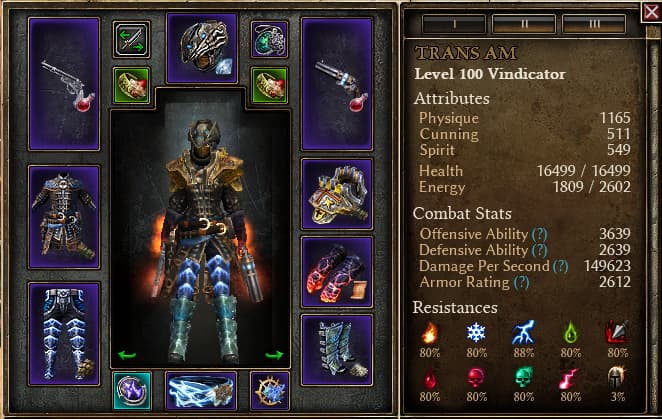Show the Armor Rating help icon

pos(521,283)
